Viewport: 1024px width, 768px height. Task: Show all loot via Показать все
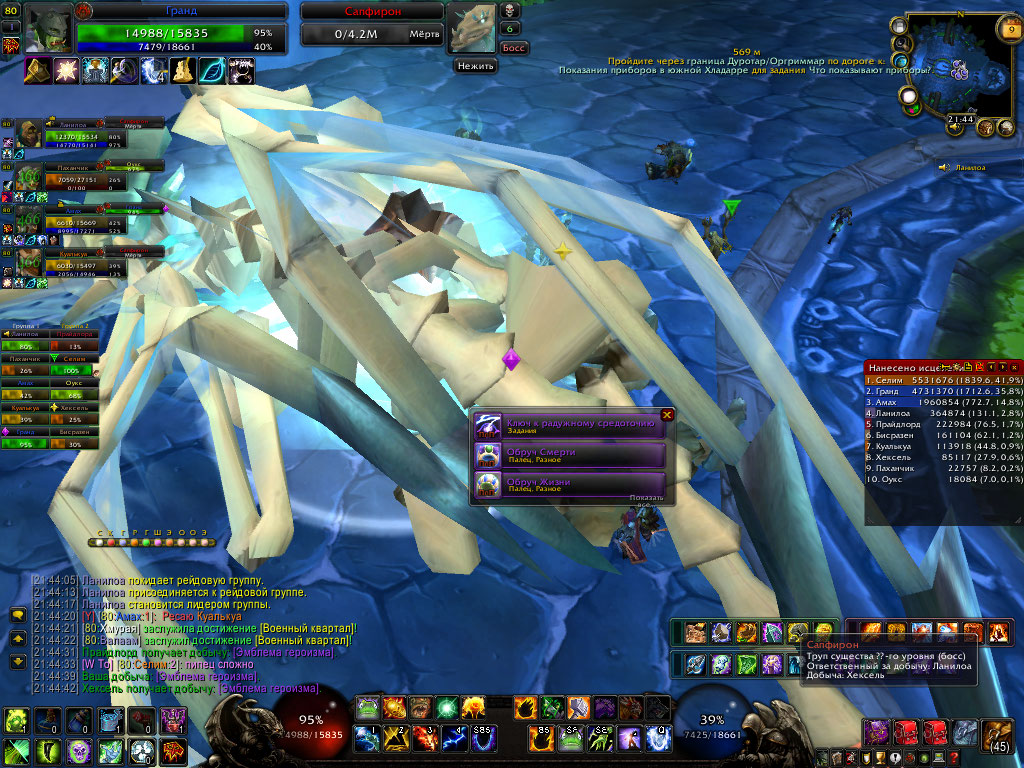646,499
